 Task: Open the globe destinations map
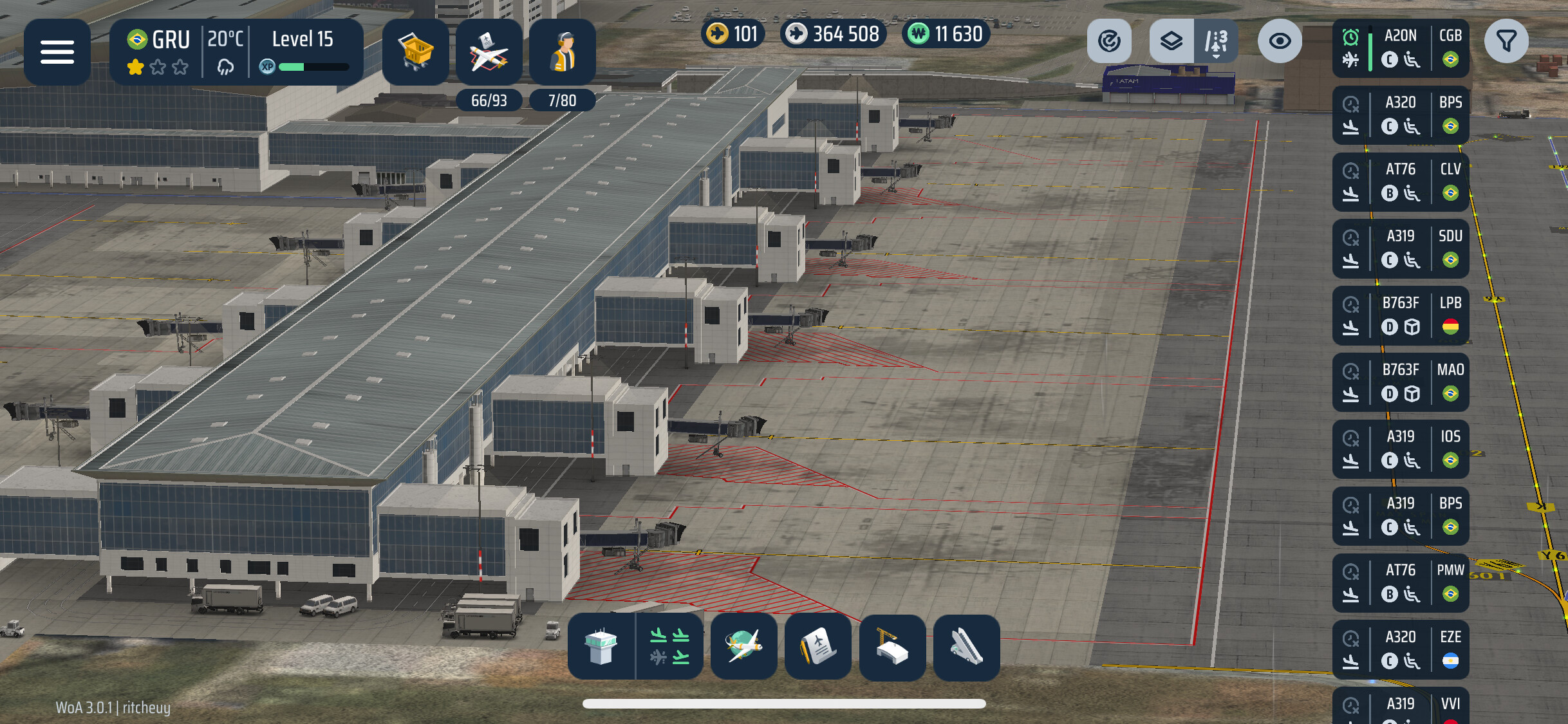point(743,647)
